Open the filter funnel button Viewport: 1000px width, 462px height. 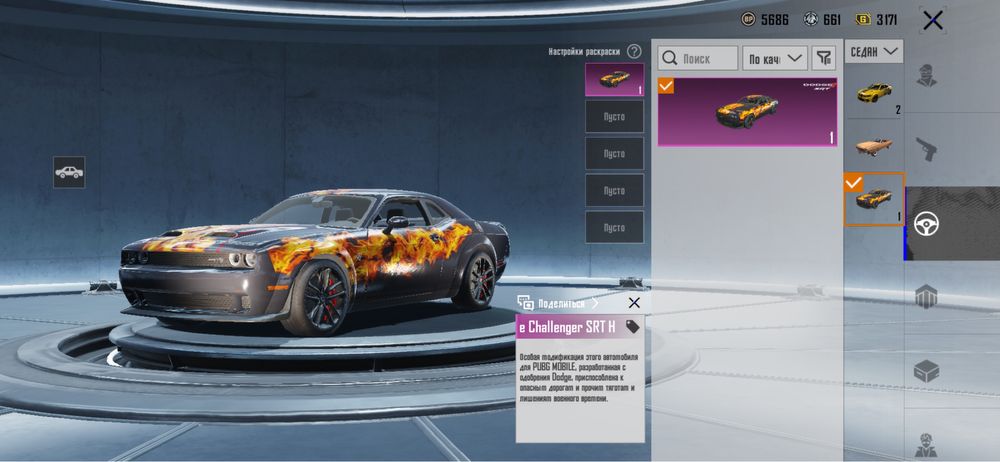pyautogui.click(x=823, y=59)
